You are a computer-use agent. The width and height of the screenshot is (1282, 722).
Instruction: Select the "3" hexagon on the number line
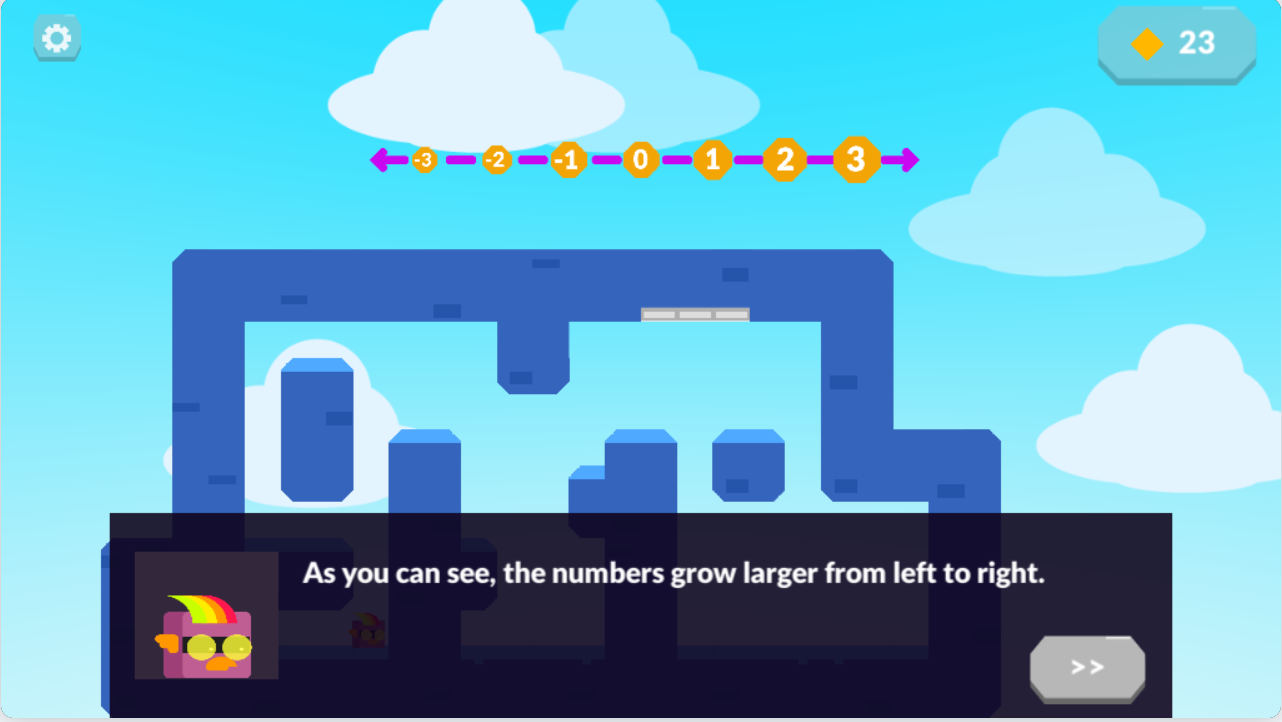coord(855,158)
